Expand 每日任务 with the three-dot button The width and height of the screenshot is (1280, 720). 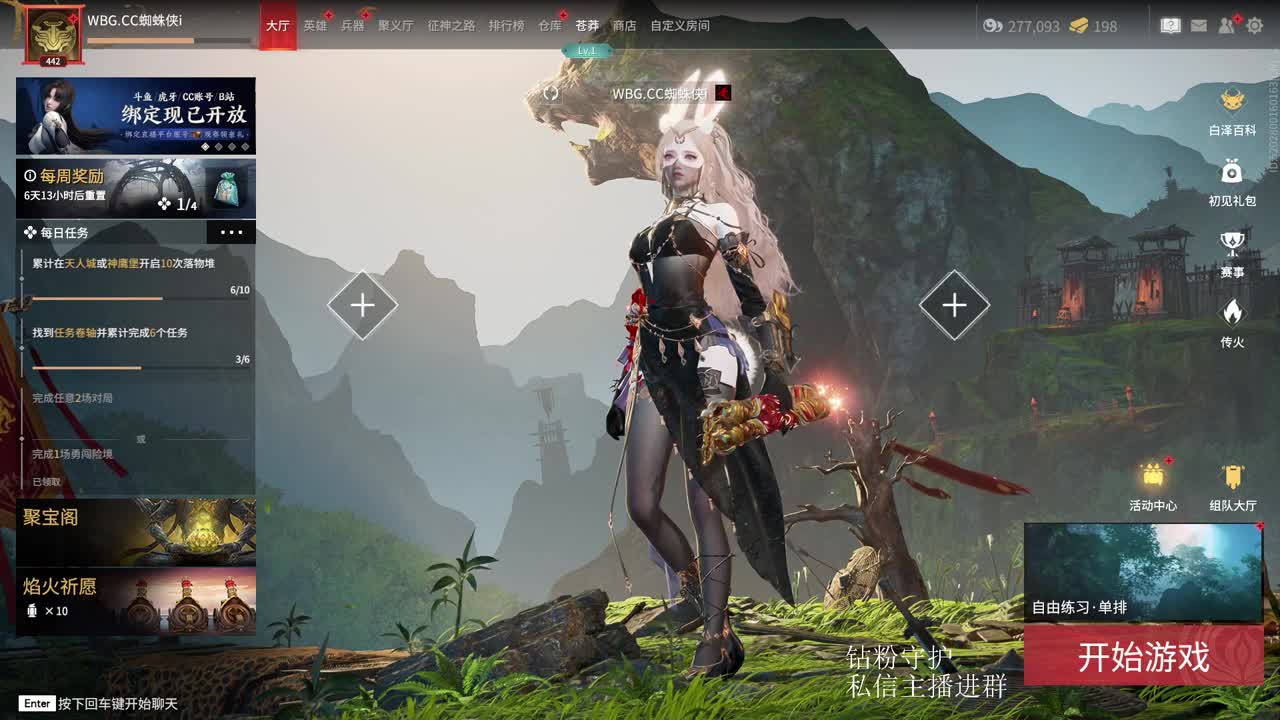point(231,233)
